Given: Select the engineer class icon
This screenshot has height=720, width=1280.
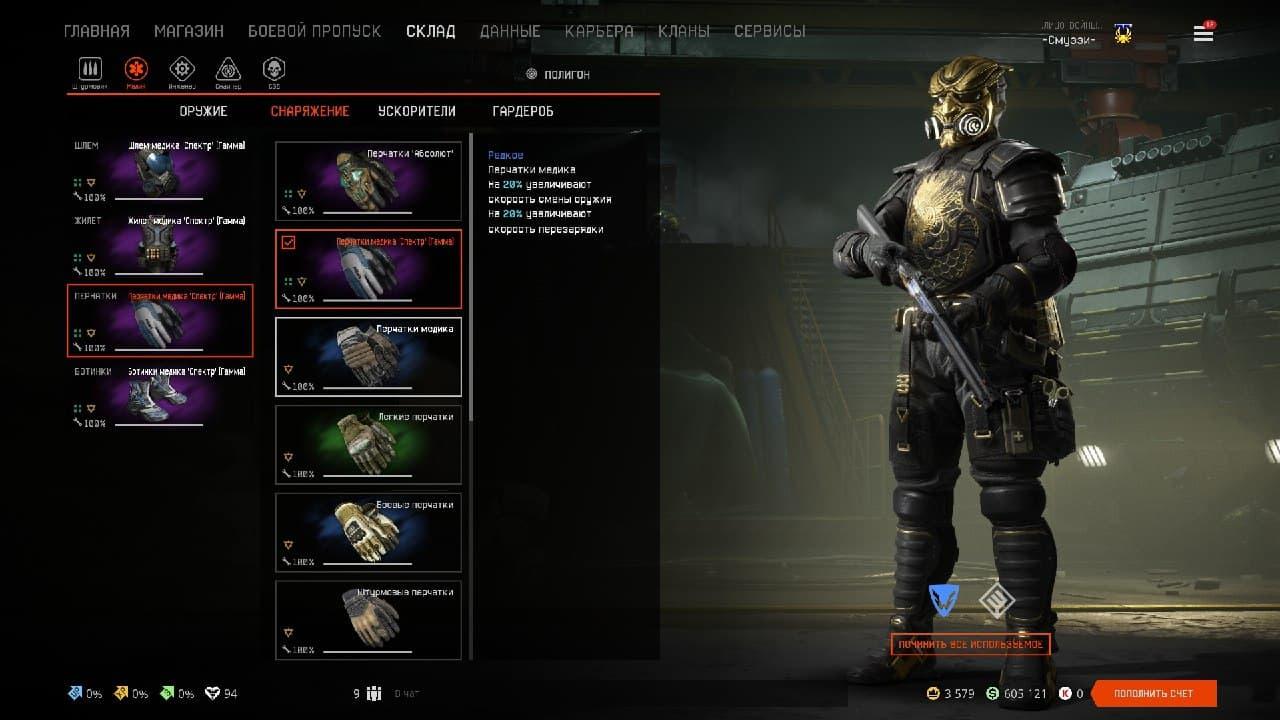Looking at the screenshot, I should [182, 69].
